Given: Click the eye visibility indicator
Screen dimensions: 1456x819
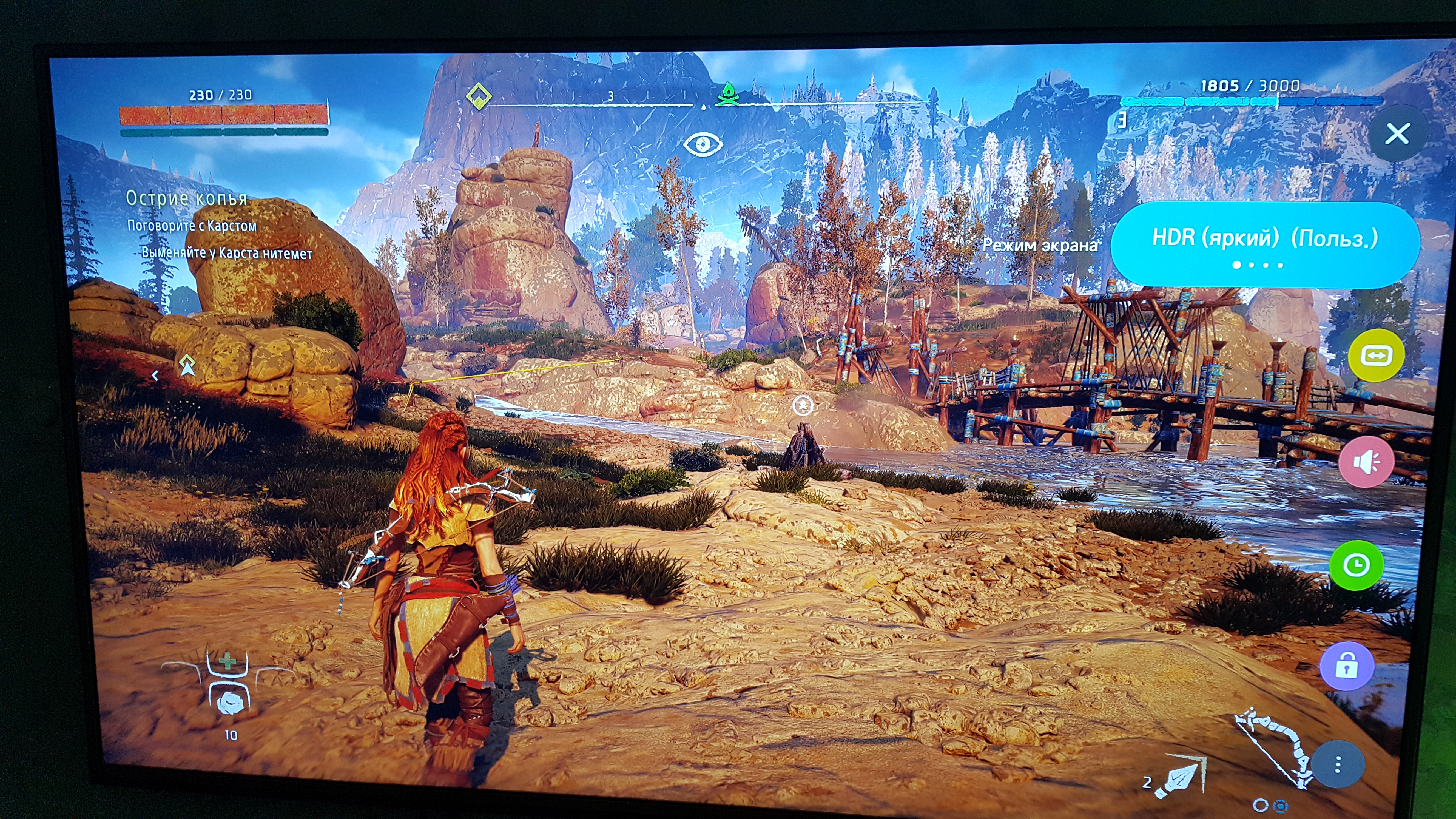Looking at the screenshot, I should (x=703, y=144).
